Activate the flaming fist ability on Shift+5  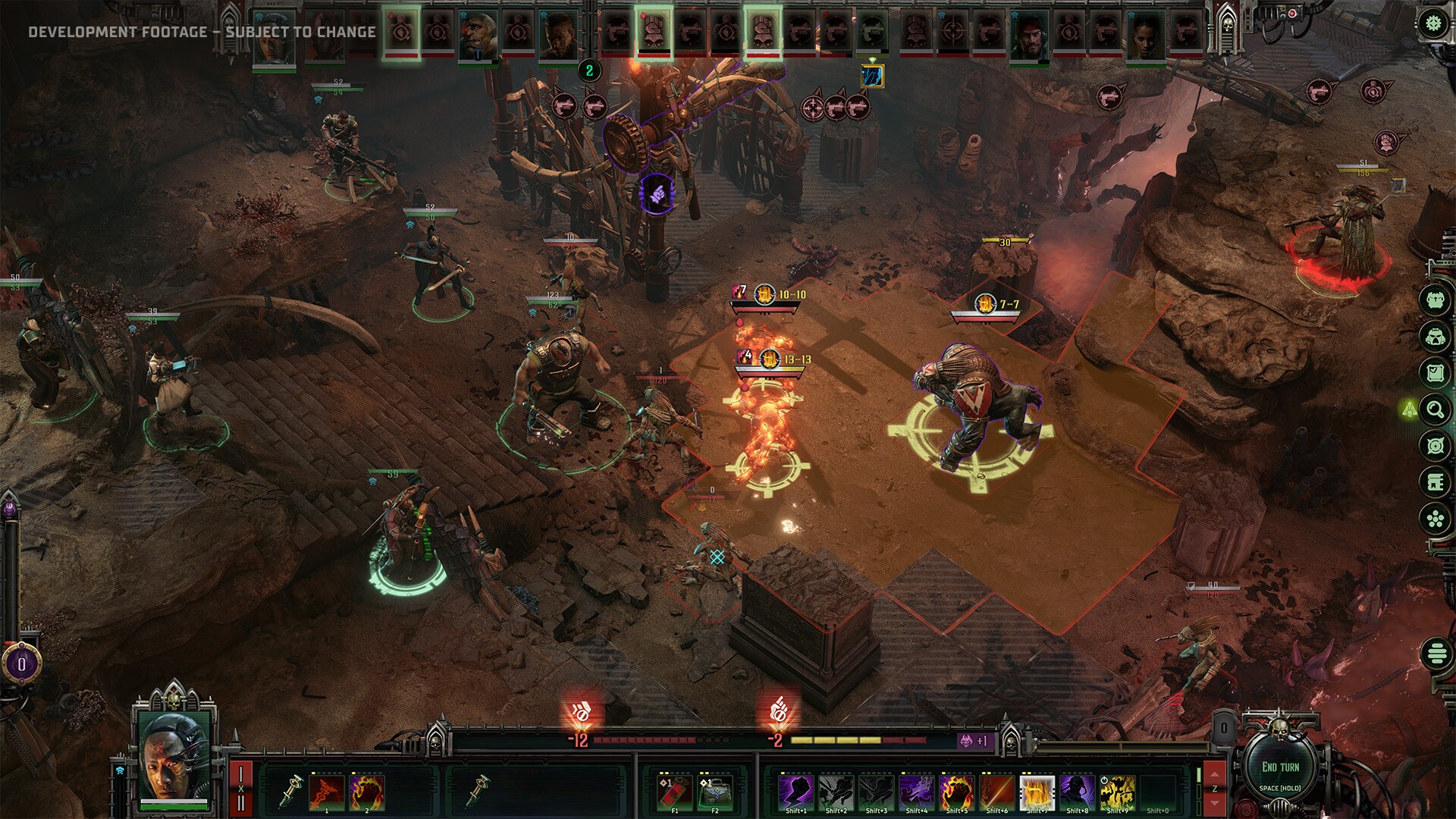pos(956,792)
